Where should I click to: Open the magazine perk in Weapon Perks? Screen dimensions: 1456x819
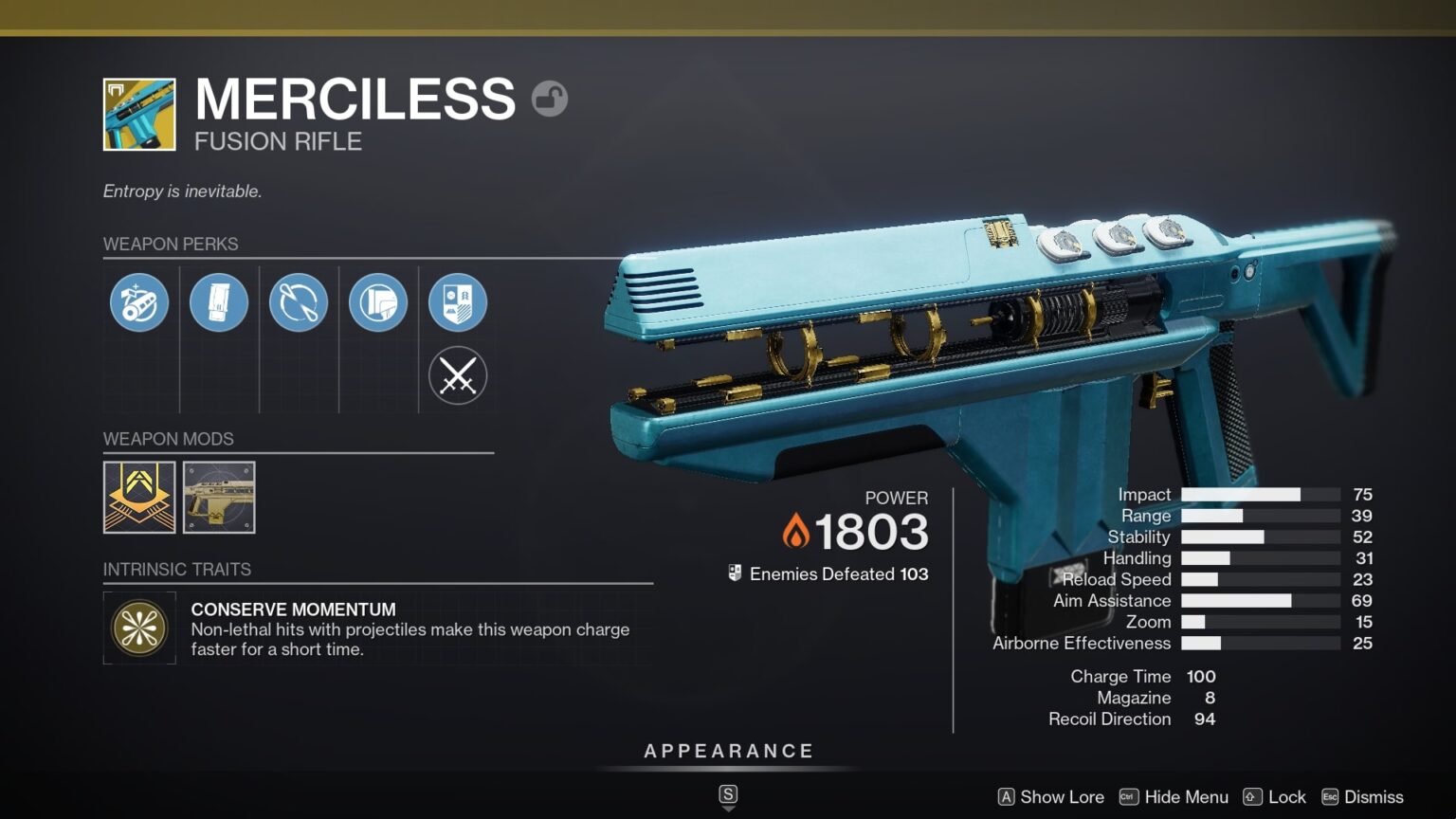tap(218, 301)
